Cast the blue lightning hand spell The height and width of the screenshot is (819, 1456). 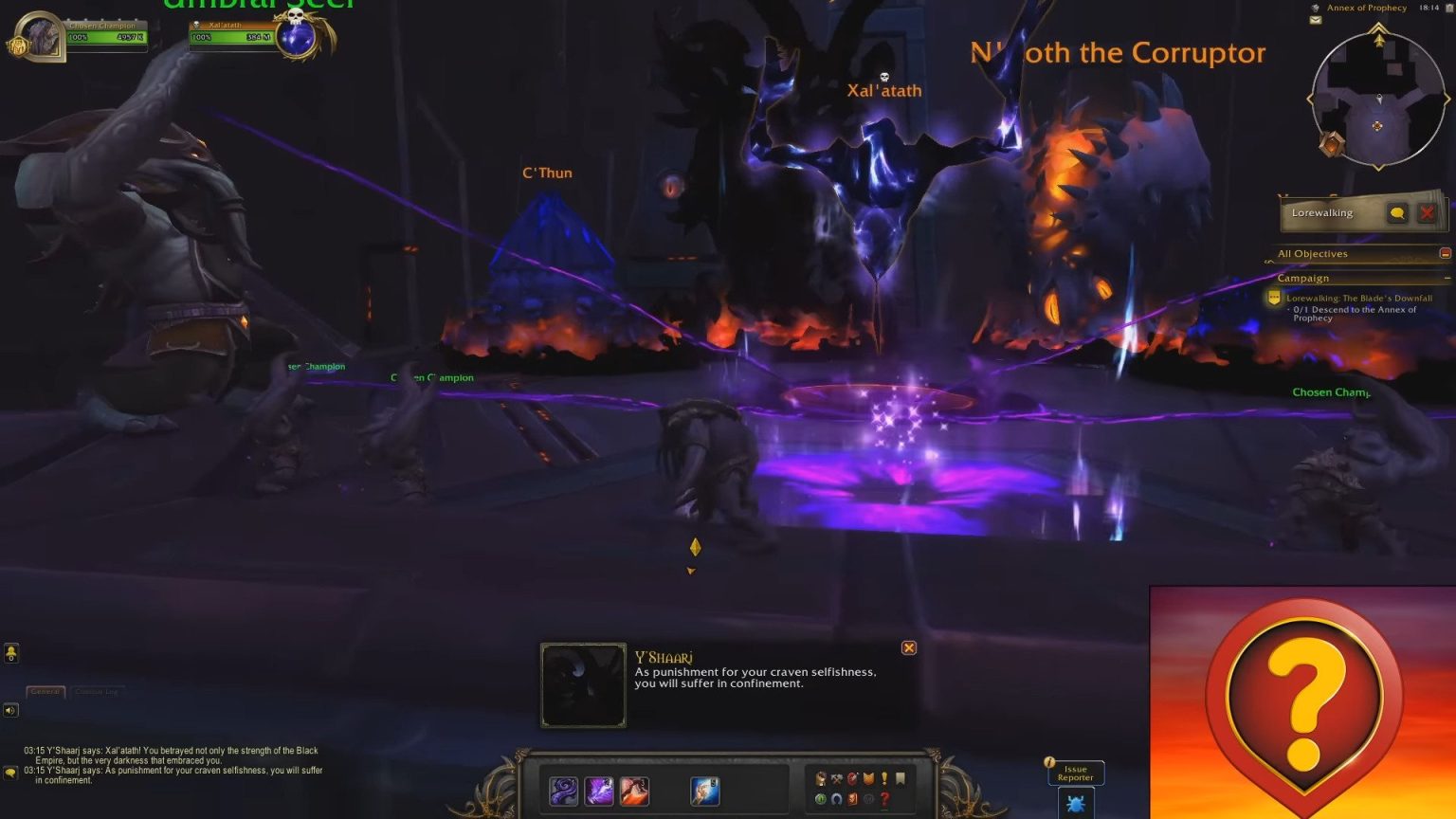tap(704, 792)
